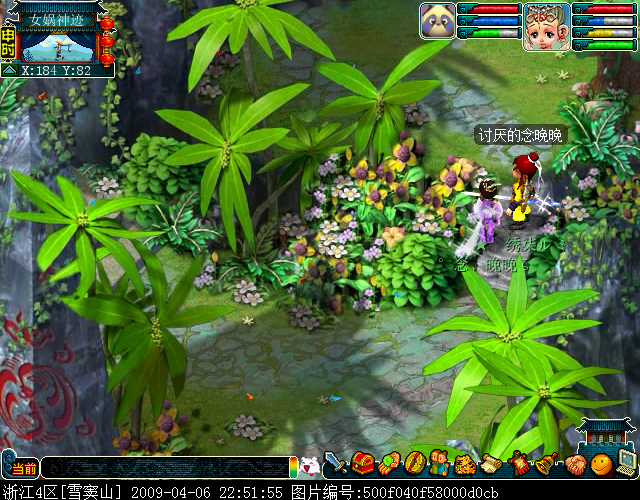Viewport: 640px width, 500px height.
Task: Open the red and gold drum icon
Action: pos(414,464)
